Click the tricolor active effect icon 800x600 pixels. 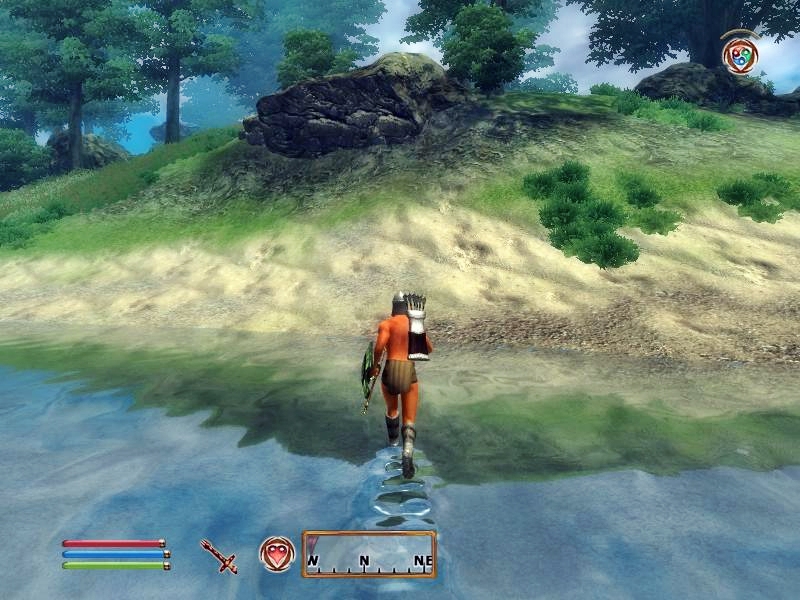pos(740,52)
